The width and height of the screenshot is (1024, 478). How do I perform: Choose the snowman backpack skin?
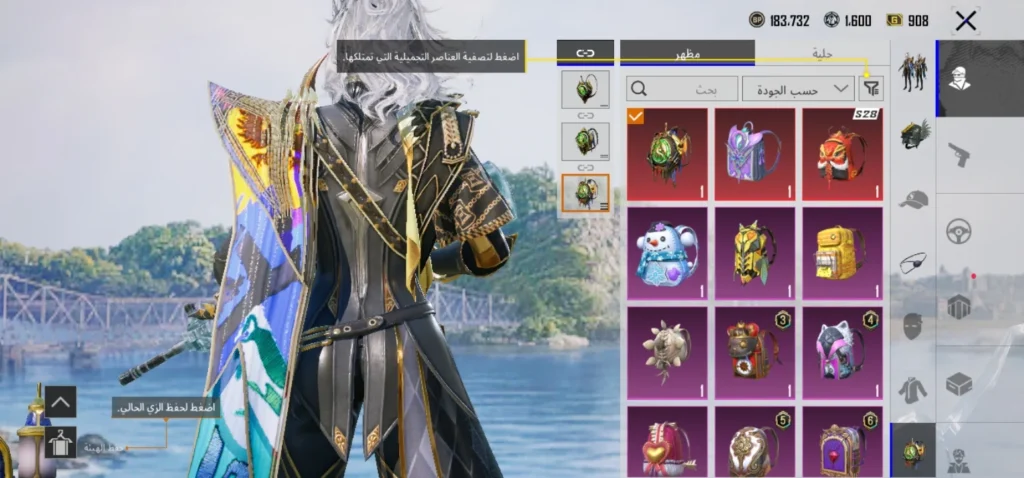tap(666, 252)
